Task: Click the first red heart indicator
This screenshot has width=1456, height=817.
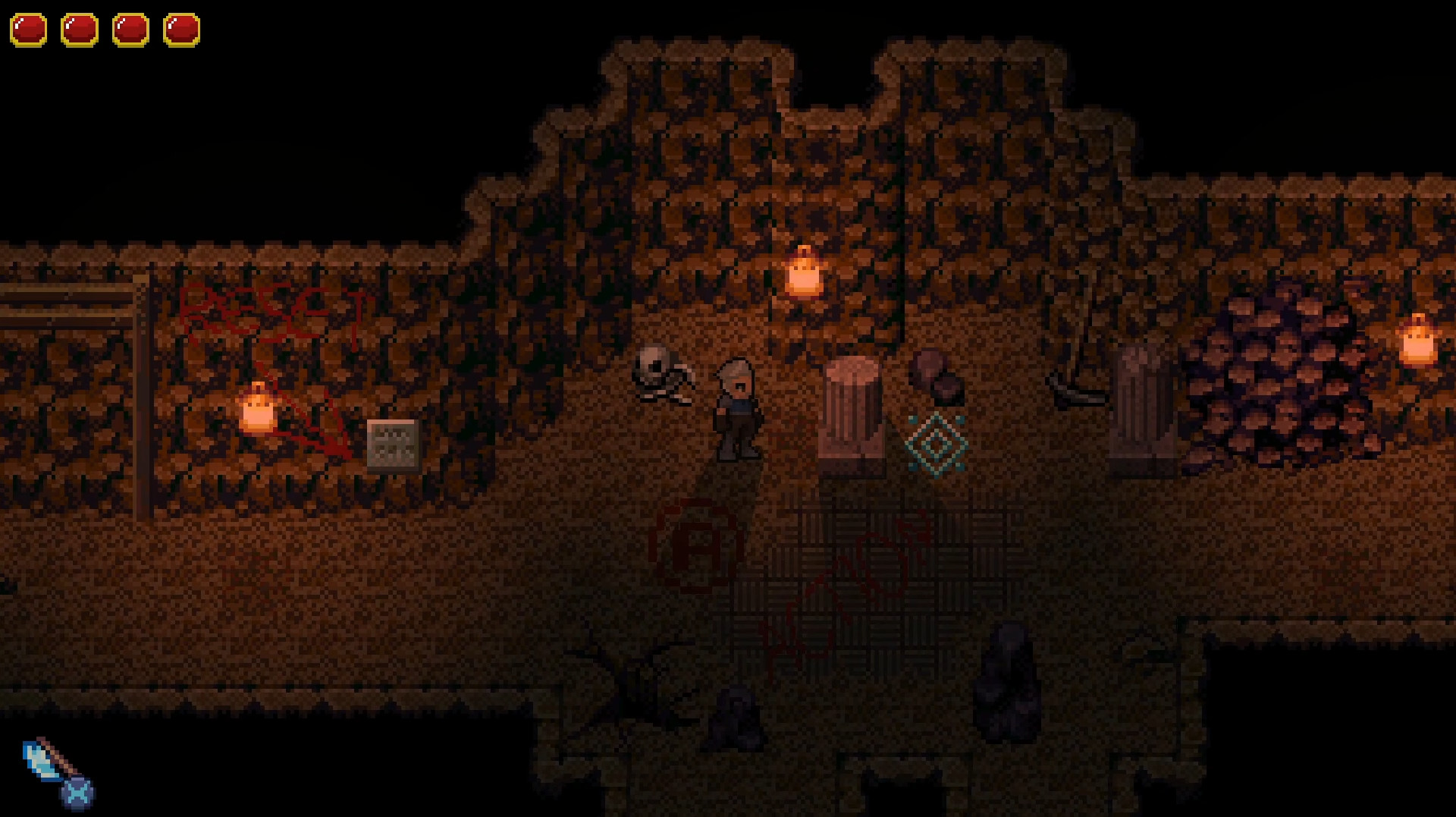Action: 29,30
